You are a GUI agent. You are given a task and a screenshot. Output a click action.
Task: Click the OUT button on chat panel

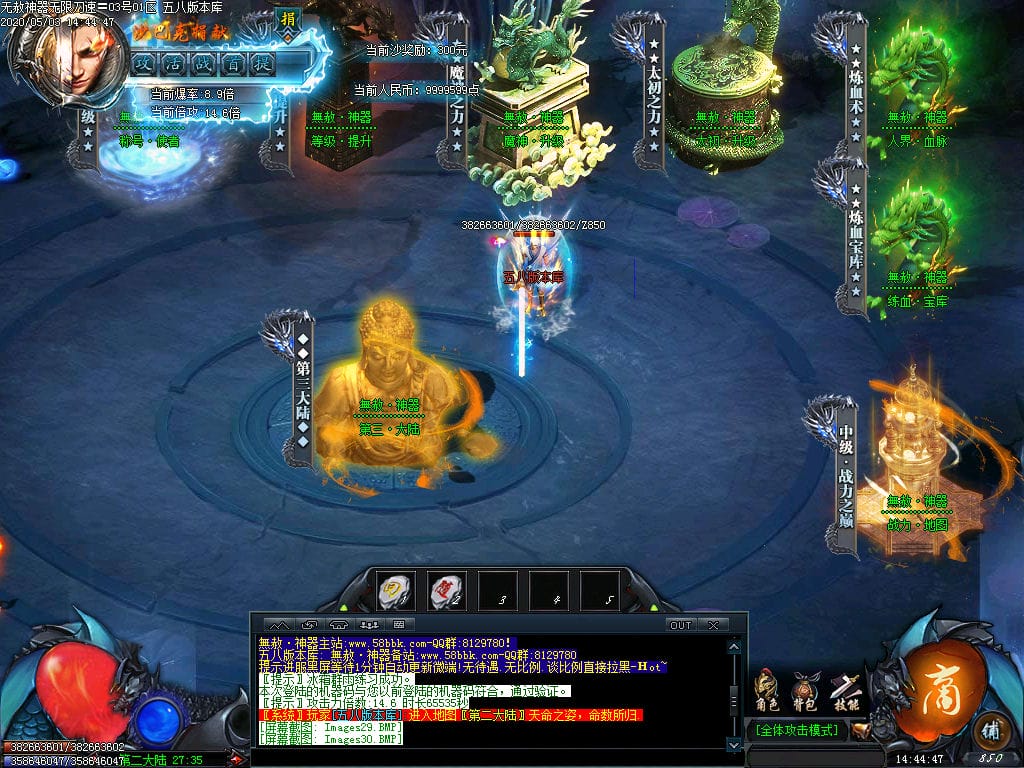[680, 625]
